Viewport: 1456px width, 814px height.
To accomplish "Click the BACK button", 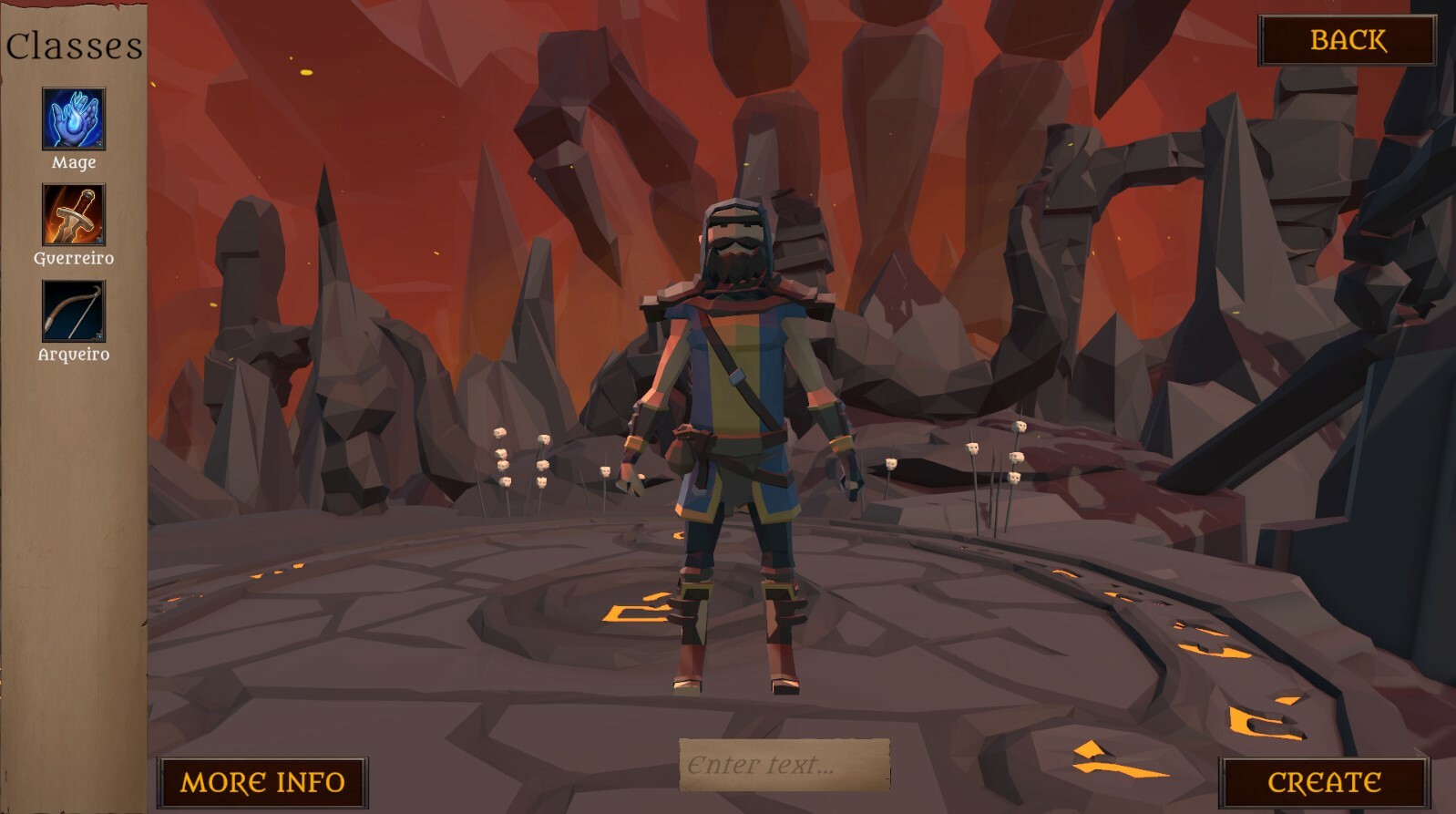I will coord(1348,40).
